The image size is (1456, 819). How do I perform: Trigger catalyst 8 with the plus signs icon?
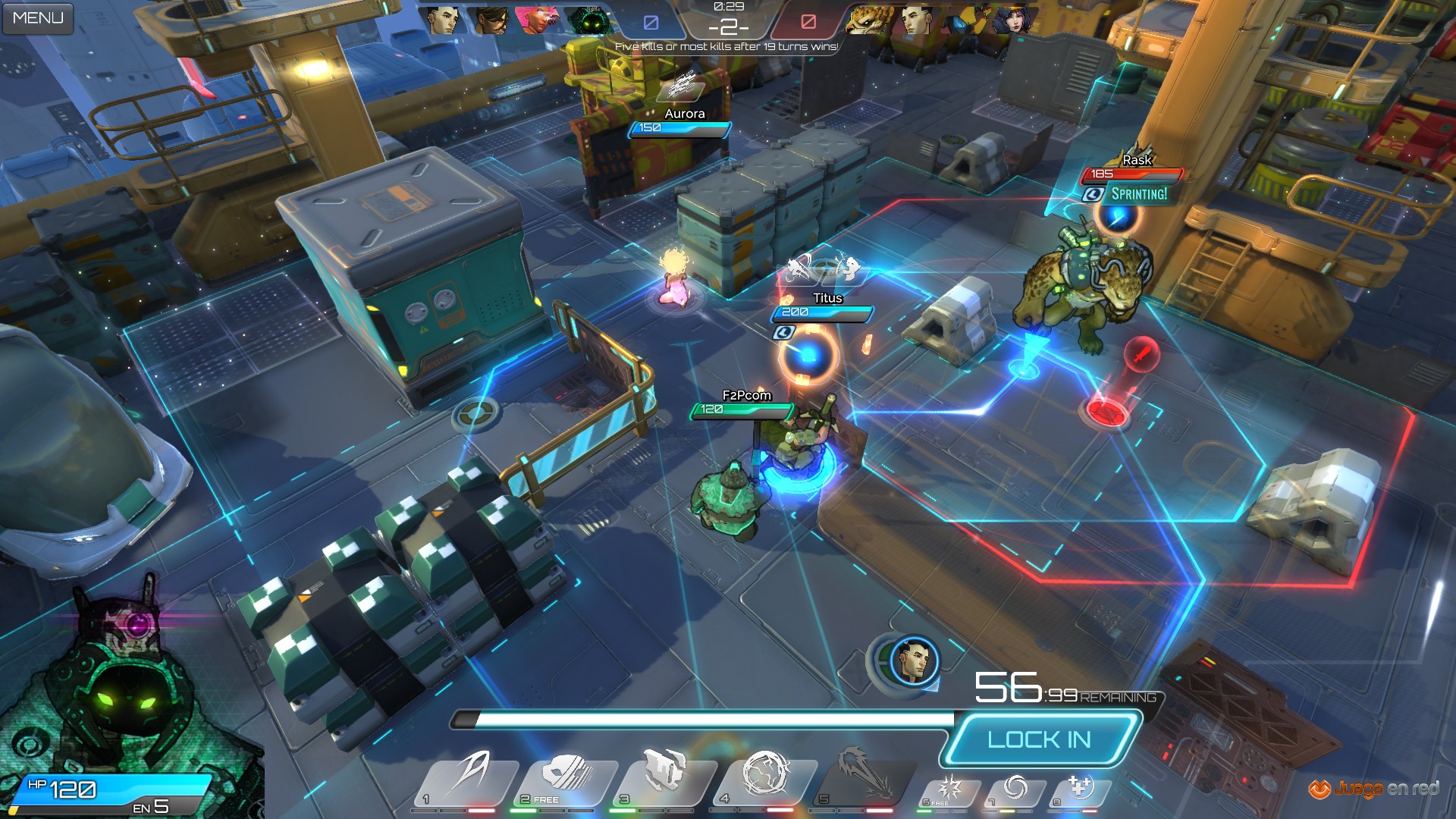[x=1080, y=790]
